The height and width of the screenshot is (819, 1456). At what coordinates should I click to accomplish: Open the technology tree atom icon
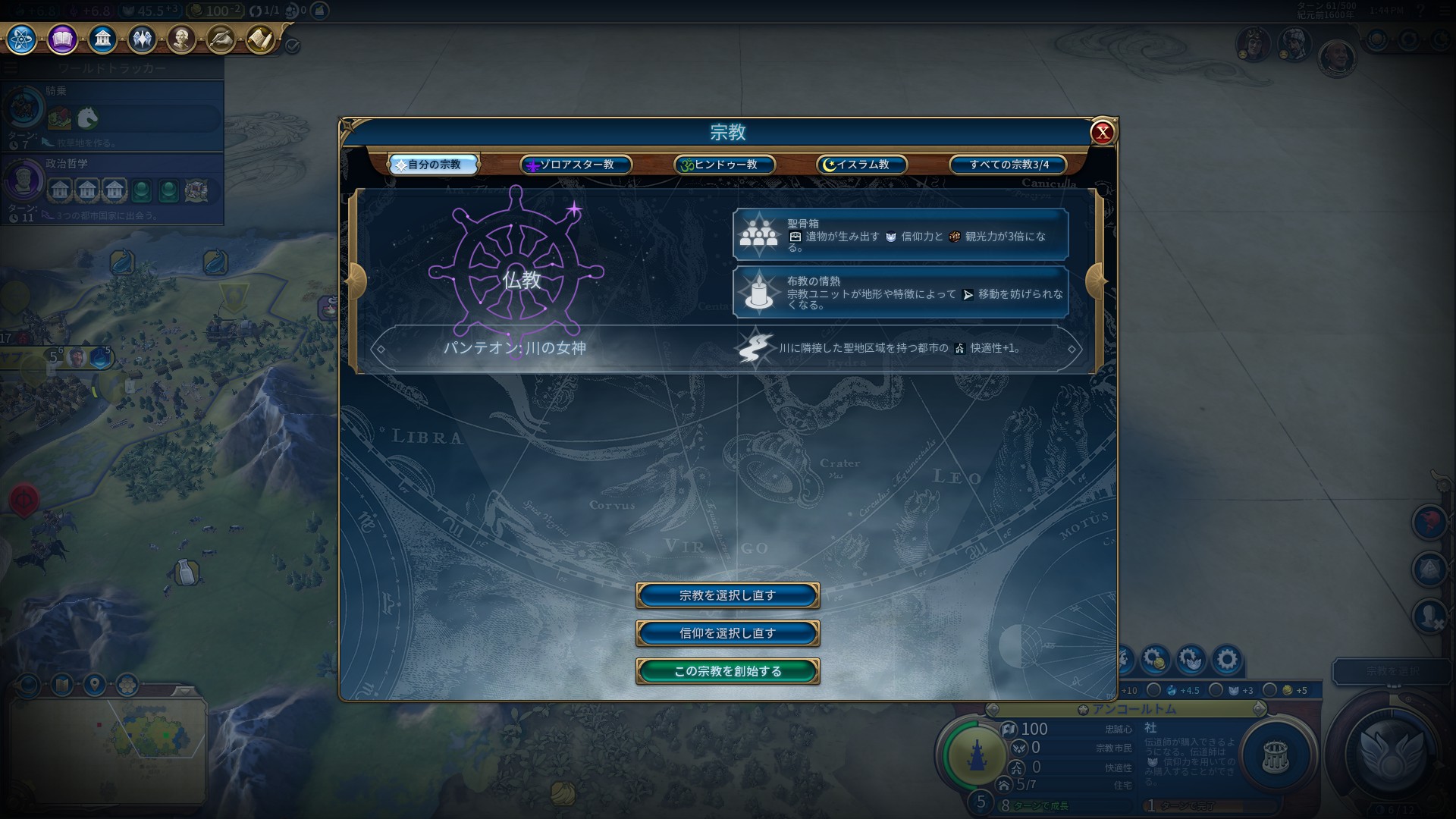pos(22,39)
